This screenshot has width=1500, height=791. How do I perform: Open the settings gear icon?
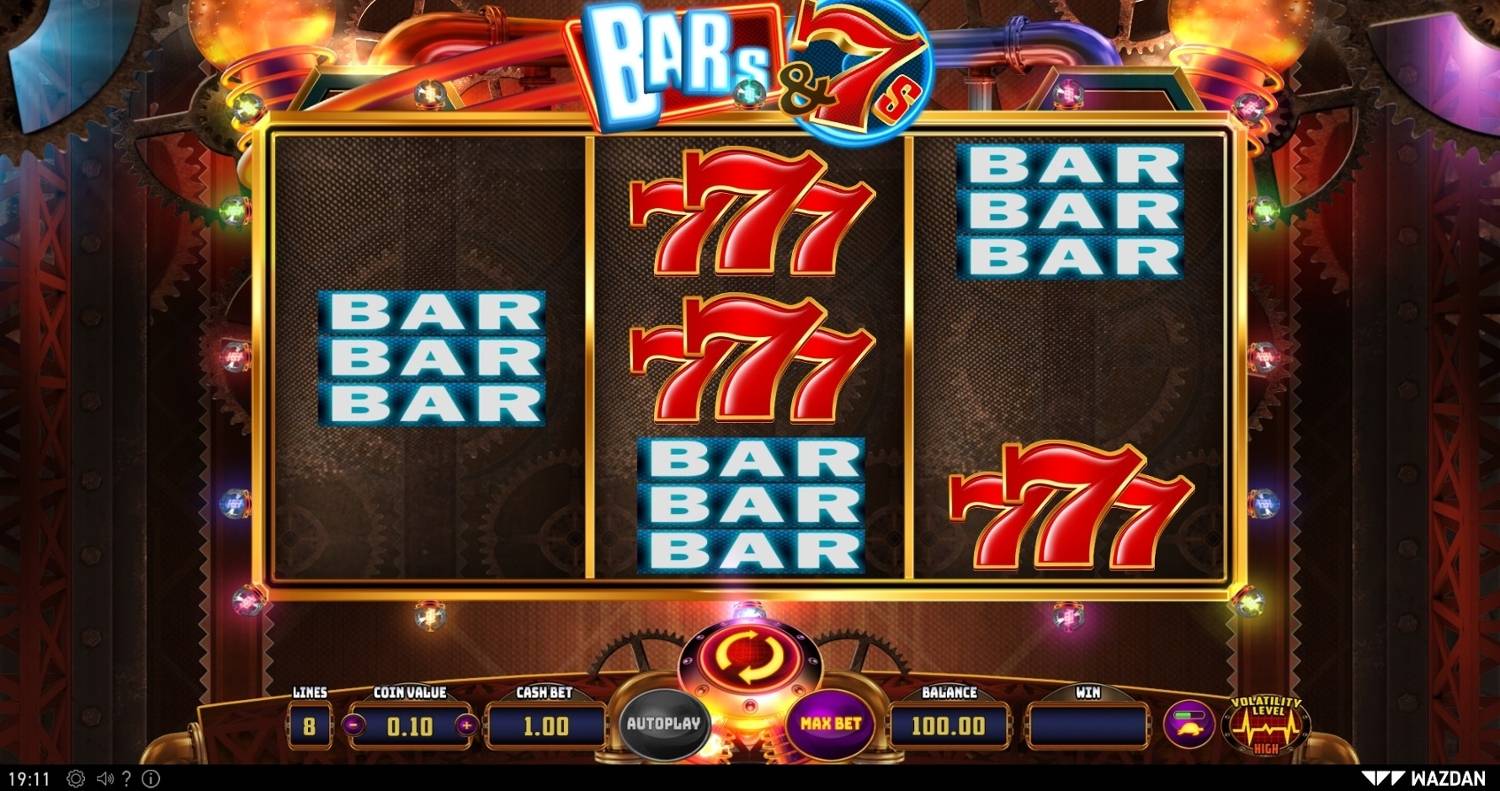(74, 777)
